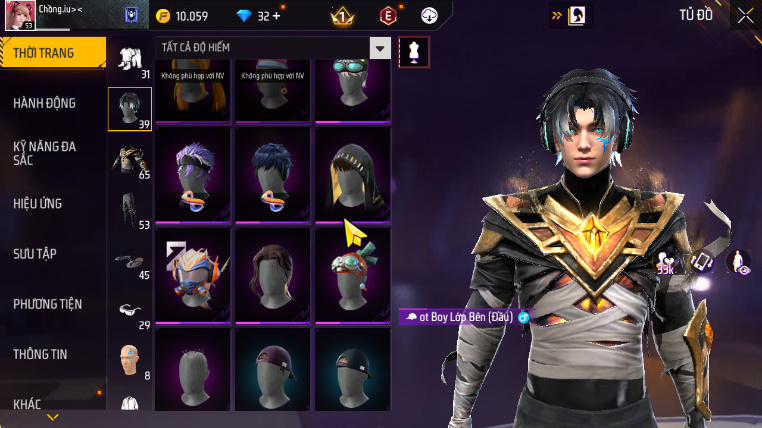The width and height of the screenshot is (762, 428).
Task: Open the Phương Tiện vehicles tab
Action: pyautogui.click(x=48, y=304)
